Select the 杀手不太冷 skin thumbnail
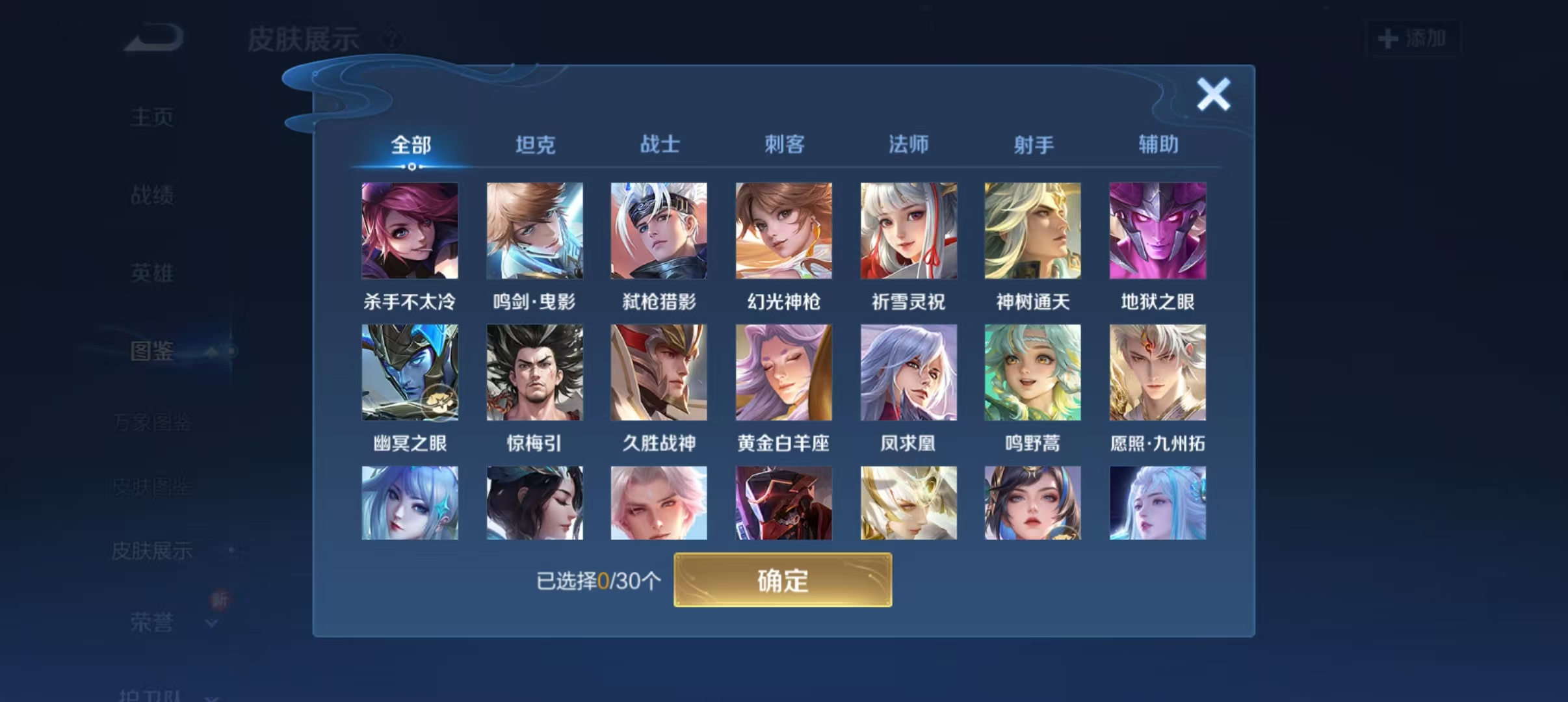Screen dimensions: 1568x702 click(x=411, y=231)
